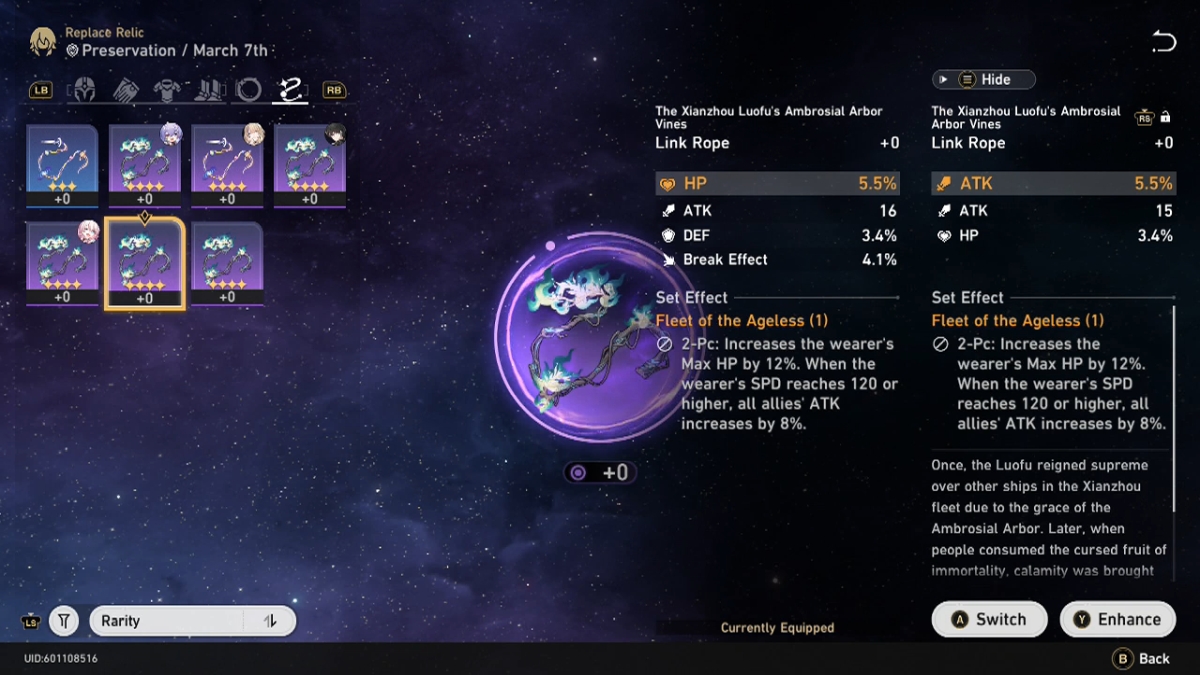The image size is (1200, 675).
Task: Choose the rope equipped by purple-haired character
Action: [x=145, y=165]
